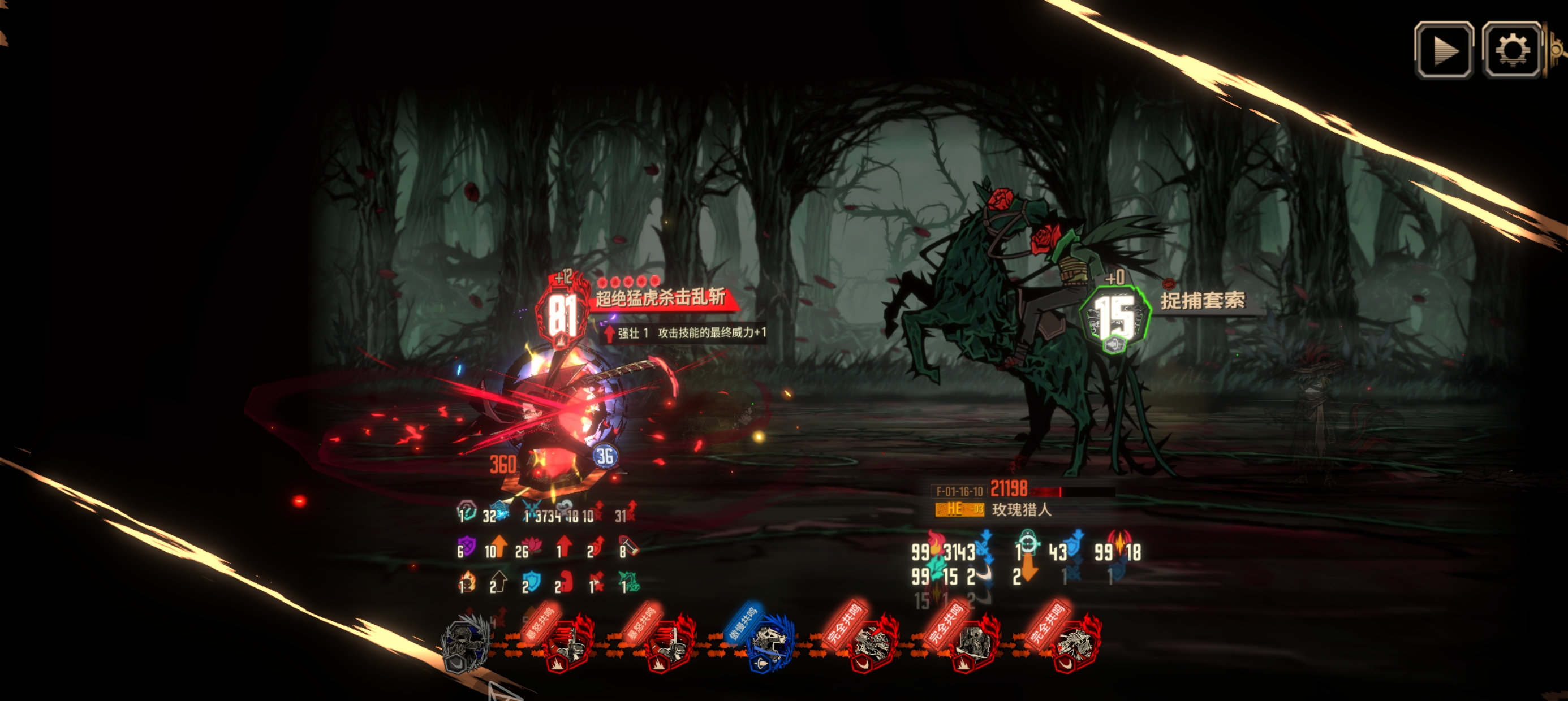Open the gear settings menu
This screenshot has height=701, width=1568.
coord(1512,50)
